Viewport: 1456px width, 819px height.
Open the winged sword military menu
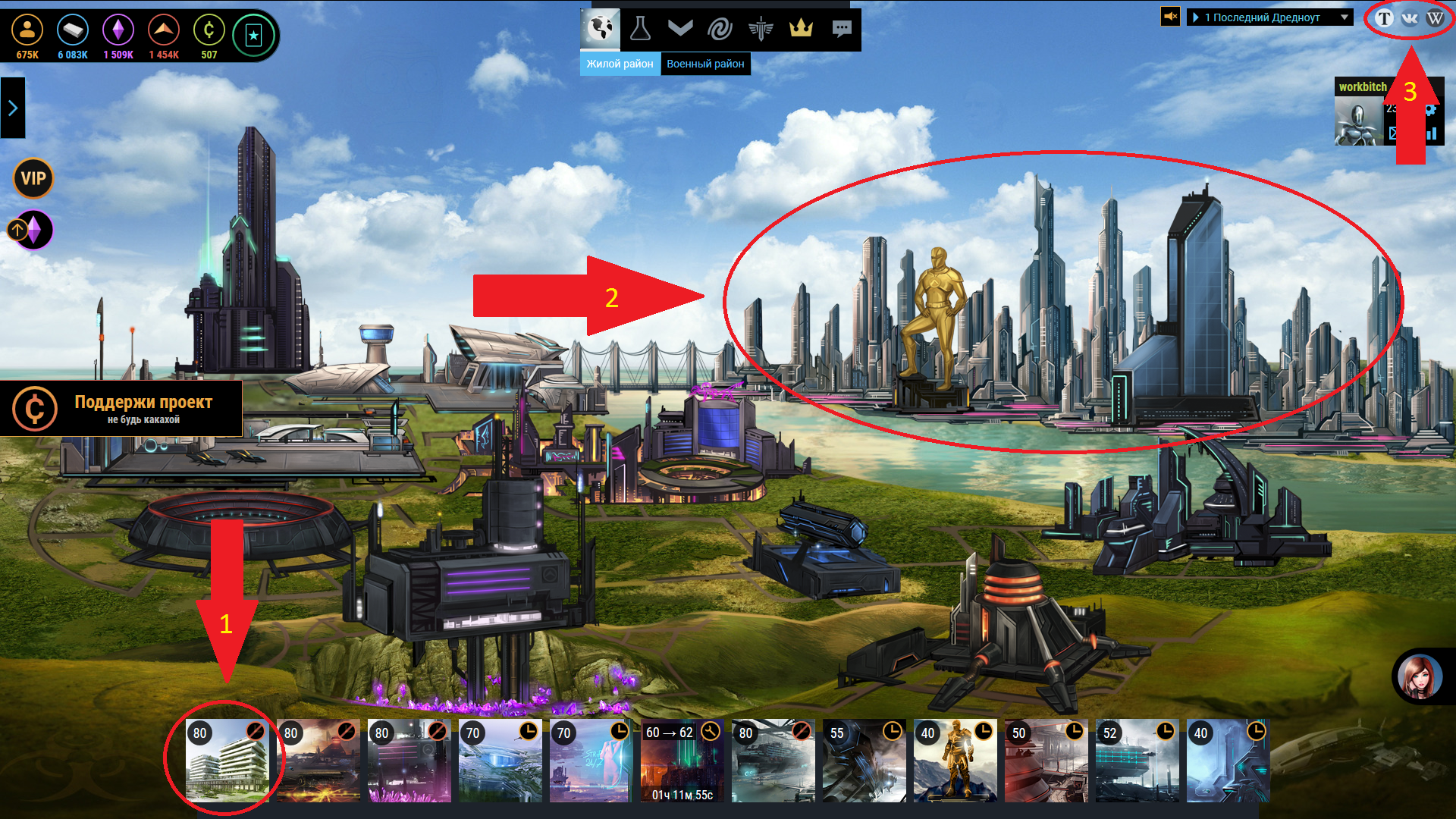pyautogui.click(x=760, y=29)
